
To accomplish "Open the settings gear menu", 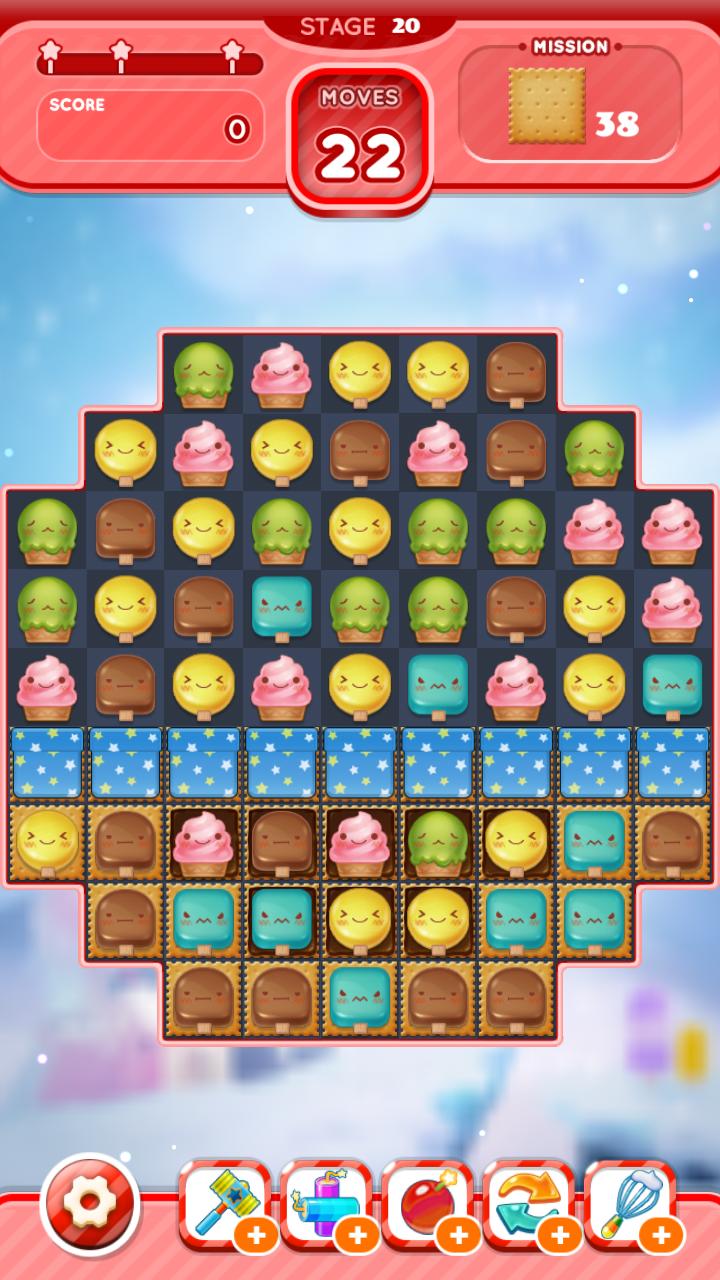I will (90, 1204).
